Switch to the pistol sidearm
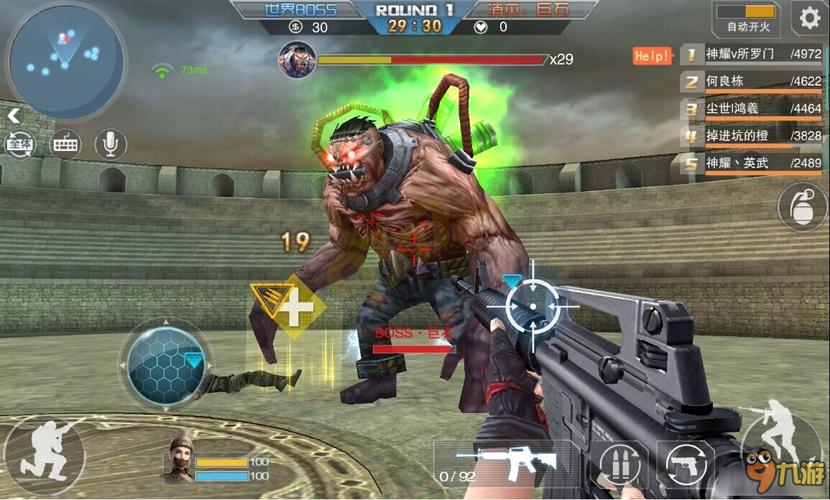830x500 pixels. coord(686,465)
